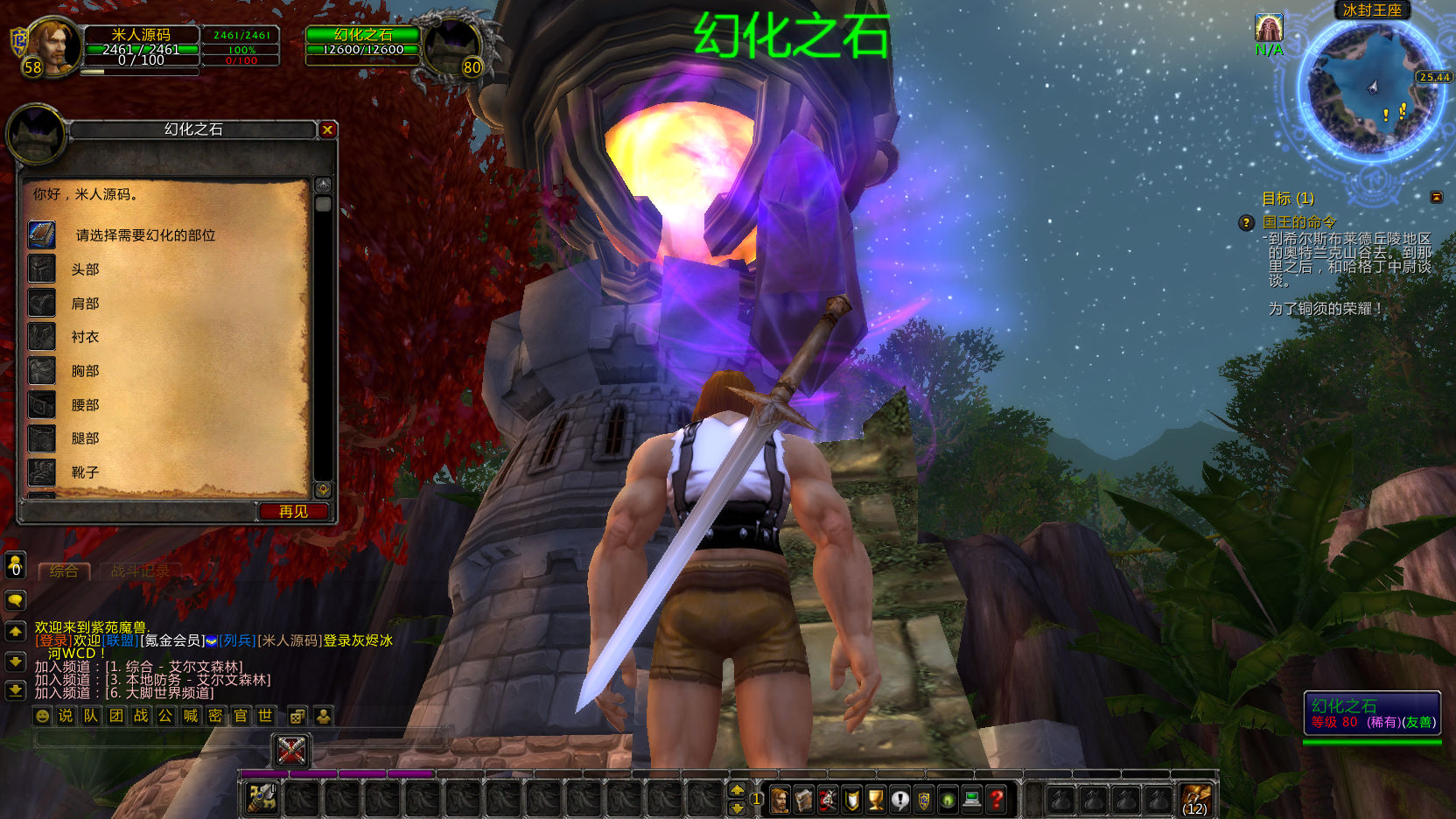Image resolution: width=1456 pixels, height=819 pixels.
Task: Click the 国王的命令 quest tracker entry
Action: pyautogui.click(x=1298, y=222)
